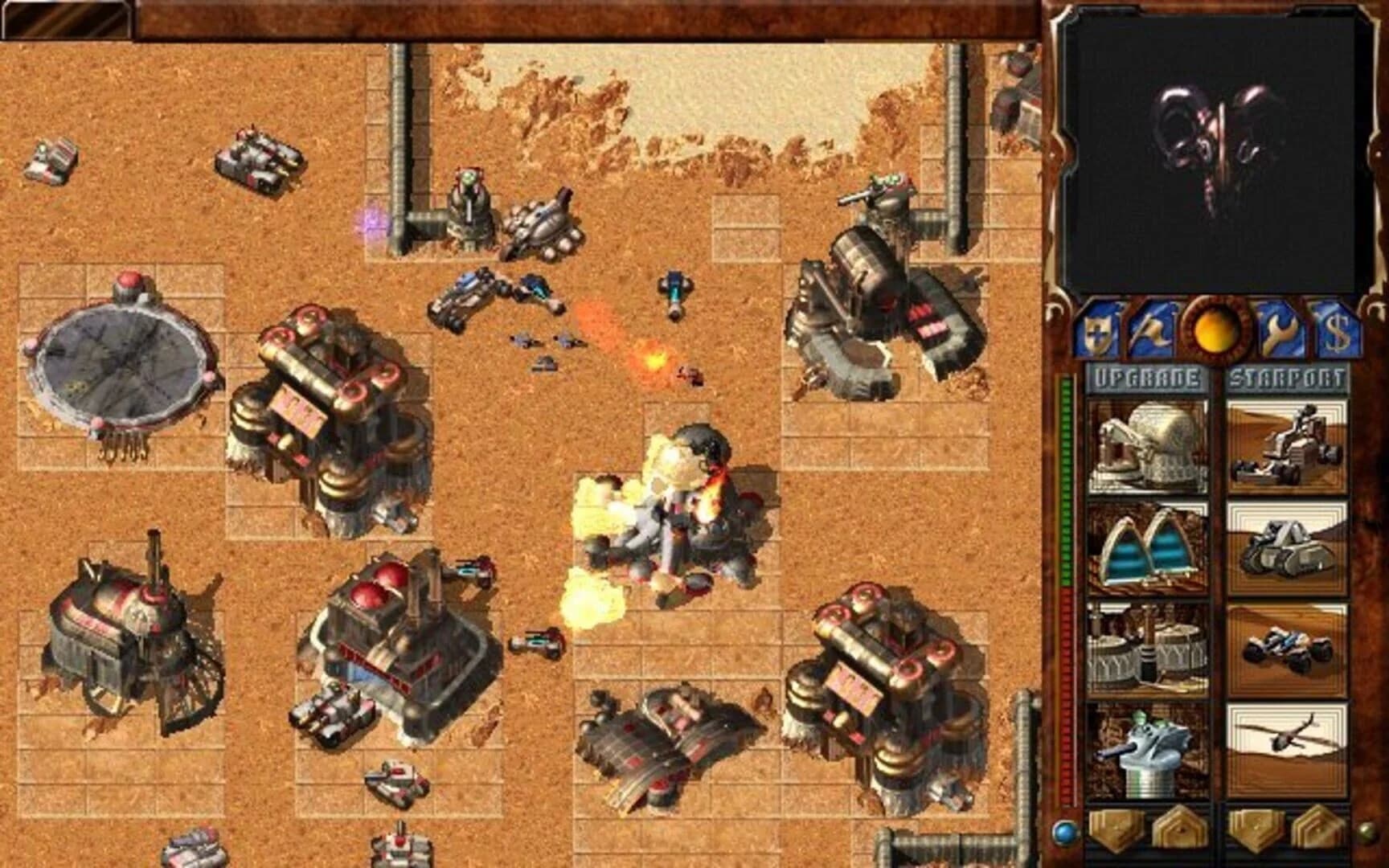Open the options via the spice orb icon
The height and width of the screenshot is (868, 1389).
click(x=1215, y=334)
